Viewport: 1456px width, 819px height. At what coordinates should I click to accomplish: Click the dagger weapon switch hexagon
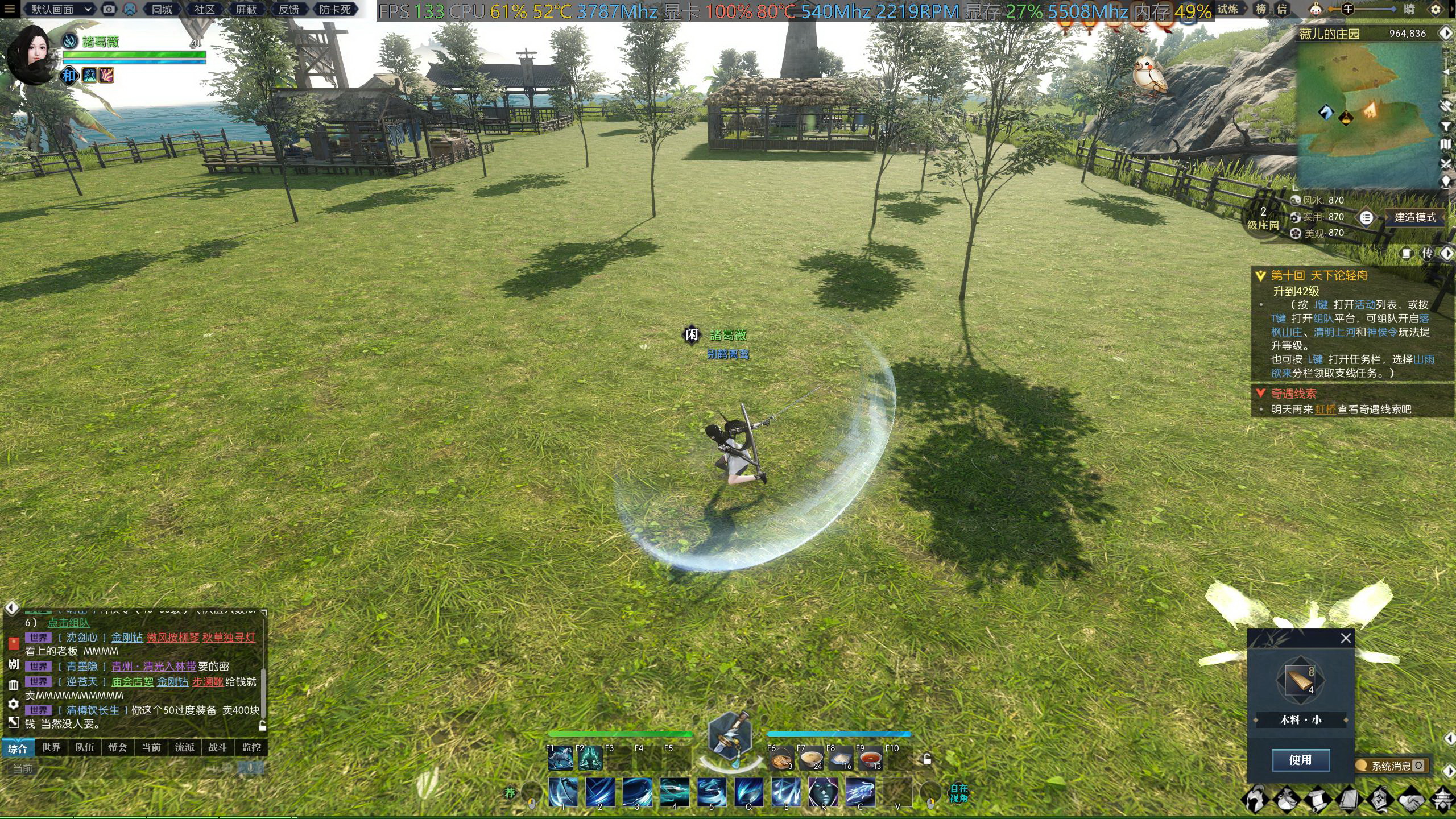[x=730, y=737]
